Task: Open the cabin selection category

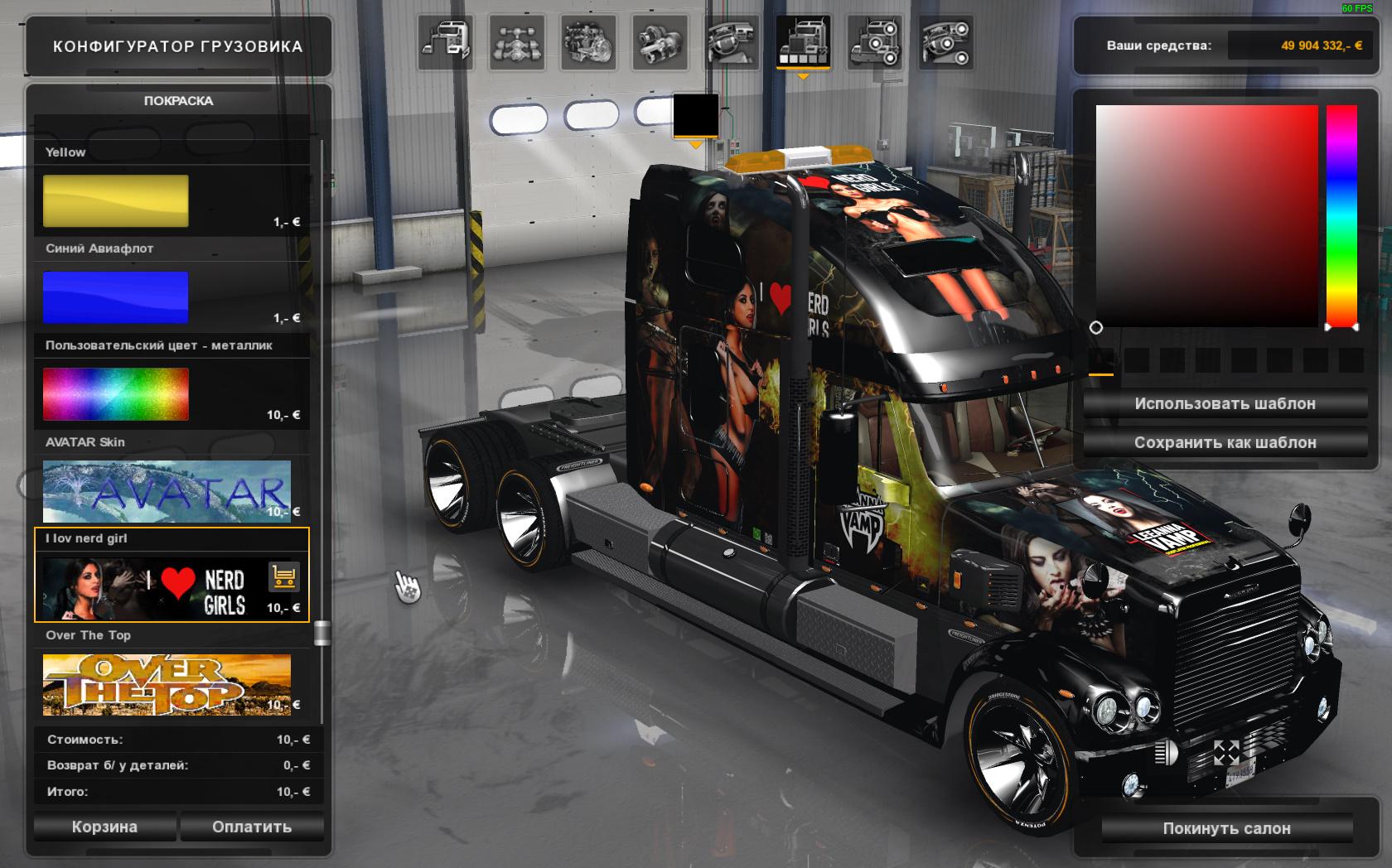Action: [447, 41]
